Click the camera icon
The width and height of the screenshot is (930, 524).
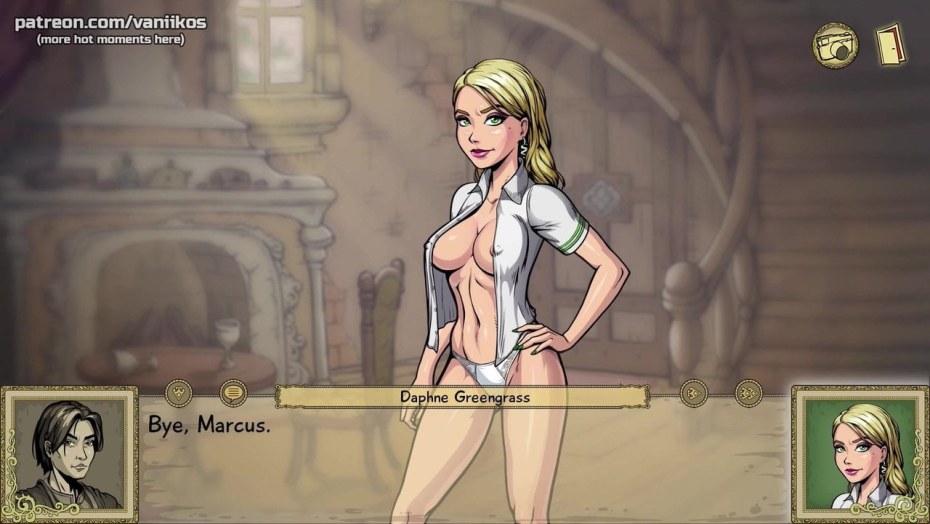pyautogui.click(x=835, y=44)
